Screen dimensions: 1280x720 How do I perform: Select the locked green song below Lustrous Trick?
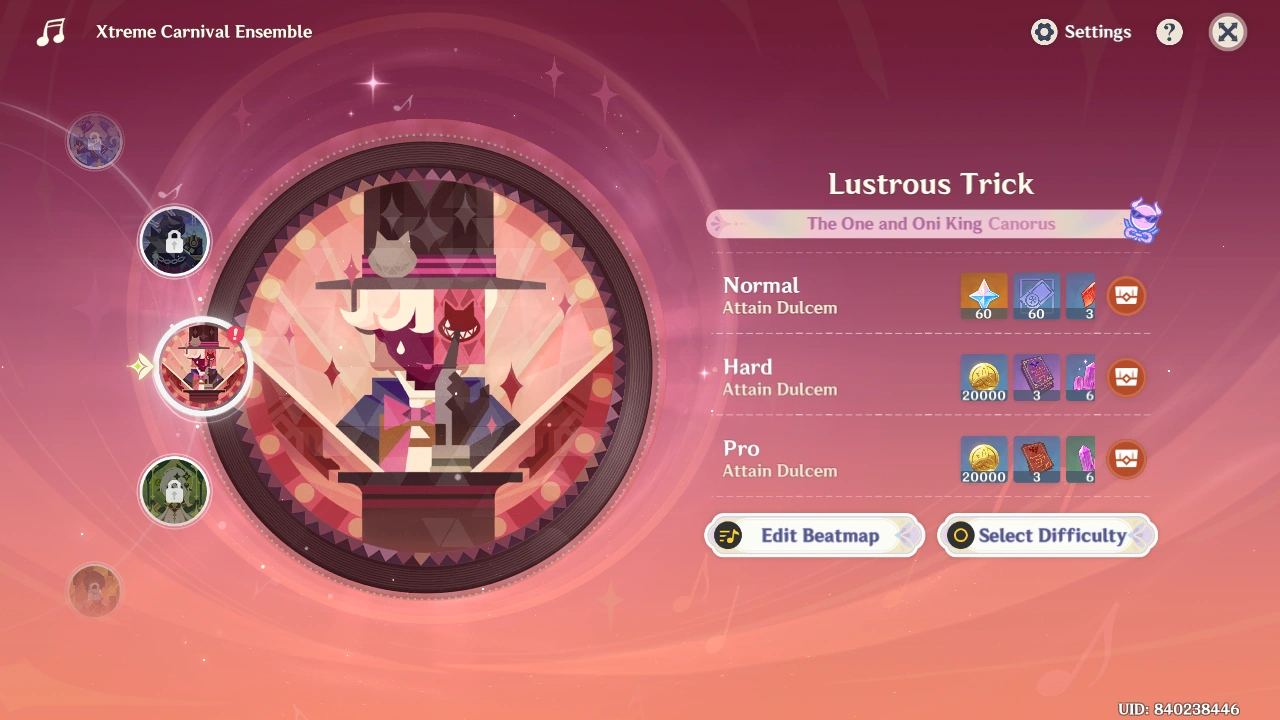coord(175,490)
